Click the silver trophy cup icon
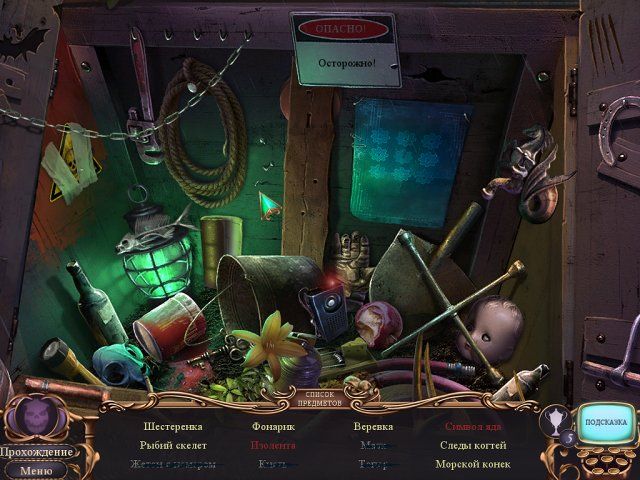This screenshot has width=640, height=480. 552,421
